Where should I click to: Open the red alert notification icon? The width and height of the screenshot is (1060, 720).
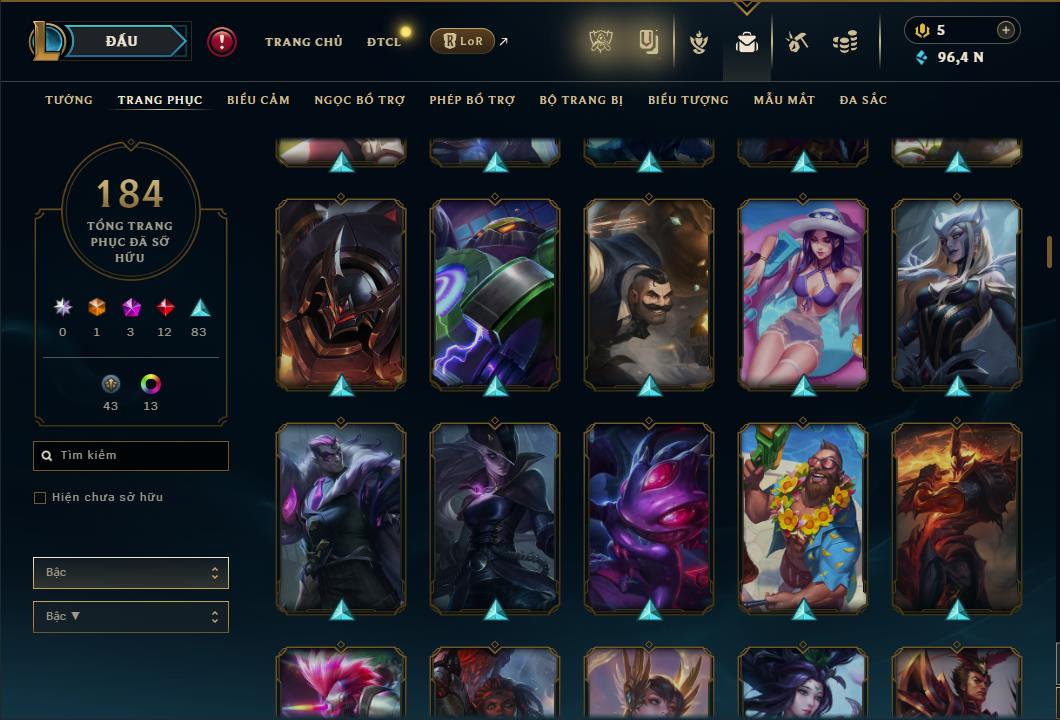222,41
